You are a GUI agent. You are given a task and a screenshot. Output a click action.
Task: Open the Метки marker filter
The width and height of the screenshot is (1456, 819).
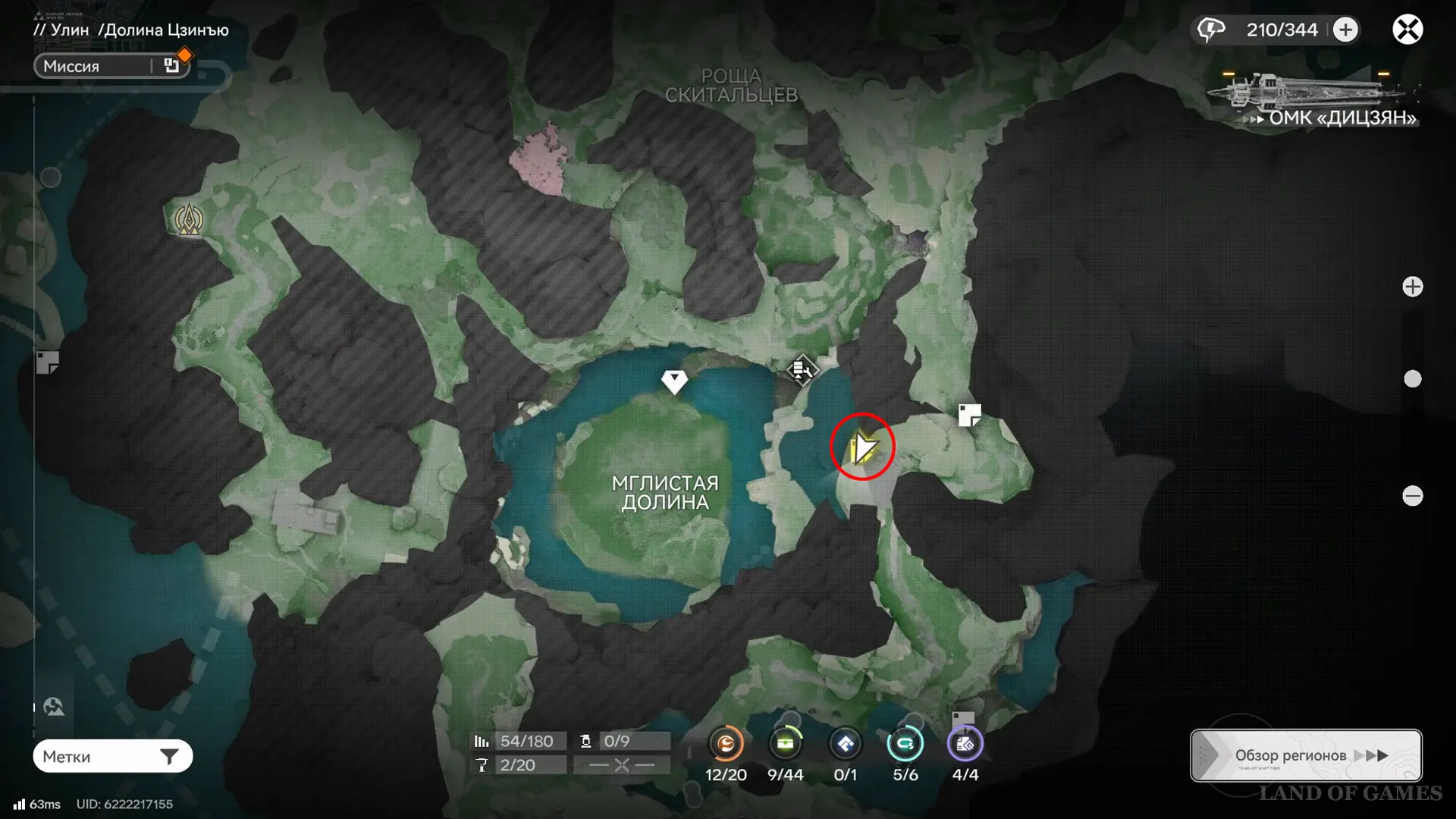pos(112,756)
